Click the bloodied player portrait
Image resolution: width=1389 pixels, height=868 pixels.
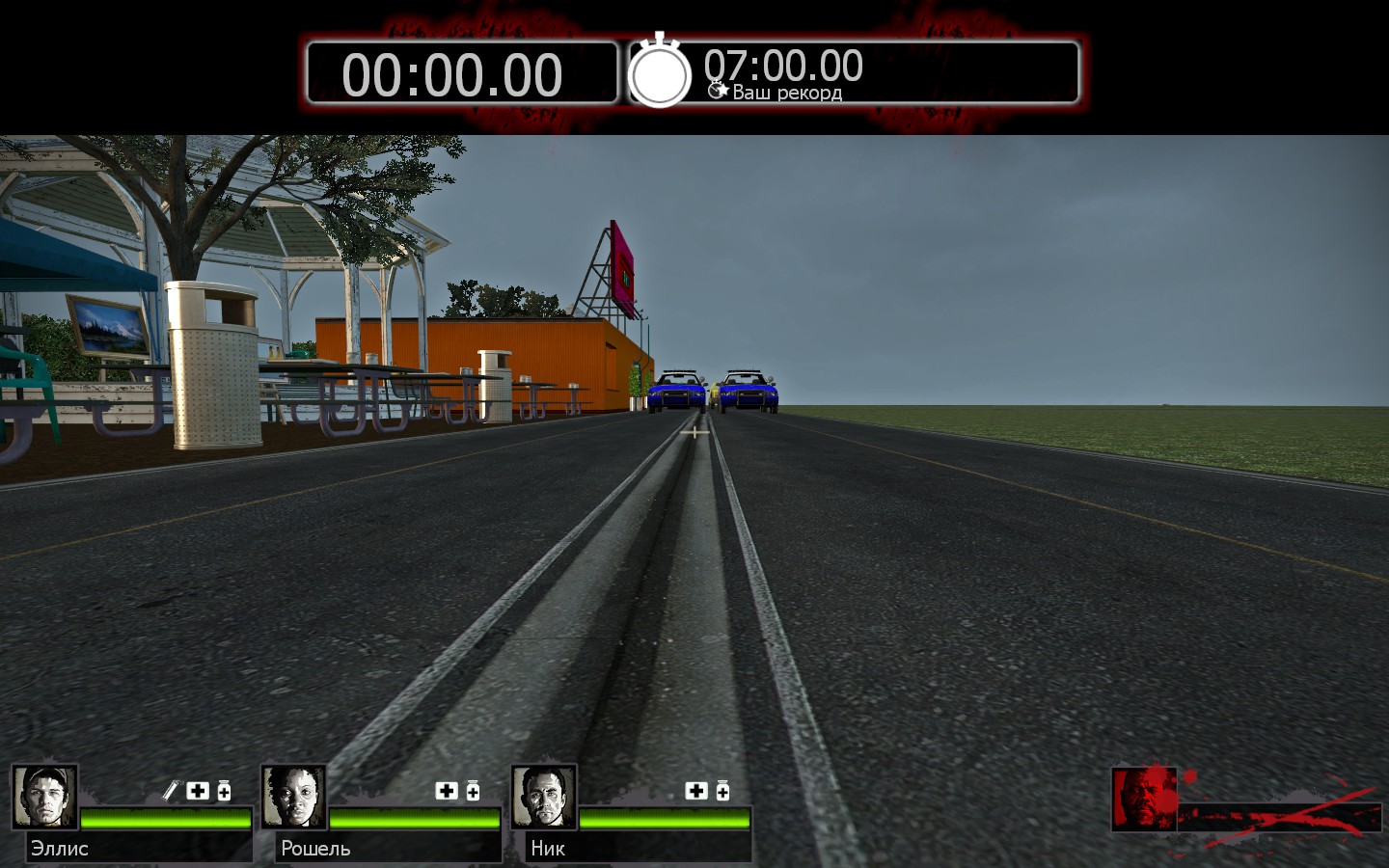tap(1144, 799)
